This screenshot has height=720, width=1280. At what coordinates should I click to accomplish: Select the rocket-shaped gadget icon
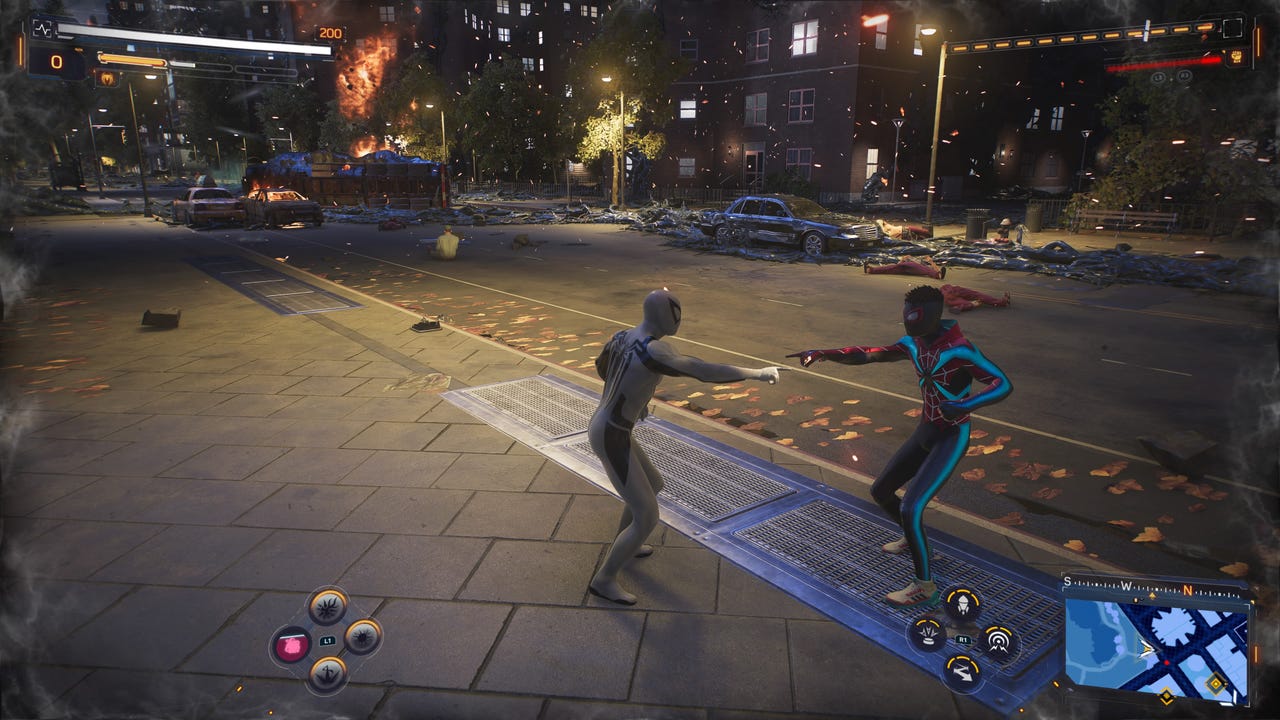962,604
